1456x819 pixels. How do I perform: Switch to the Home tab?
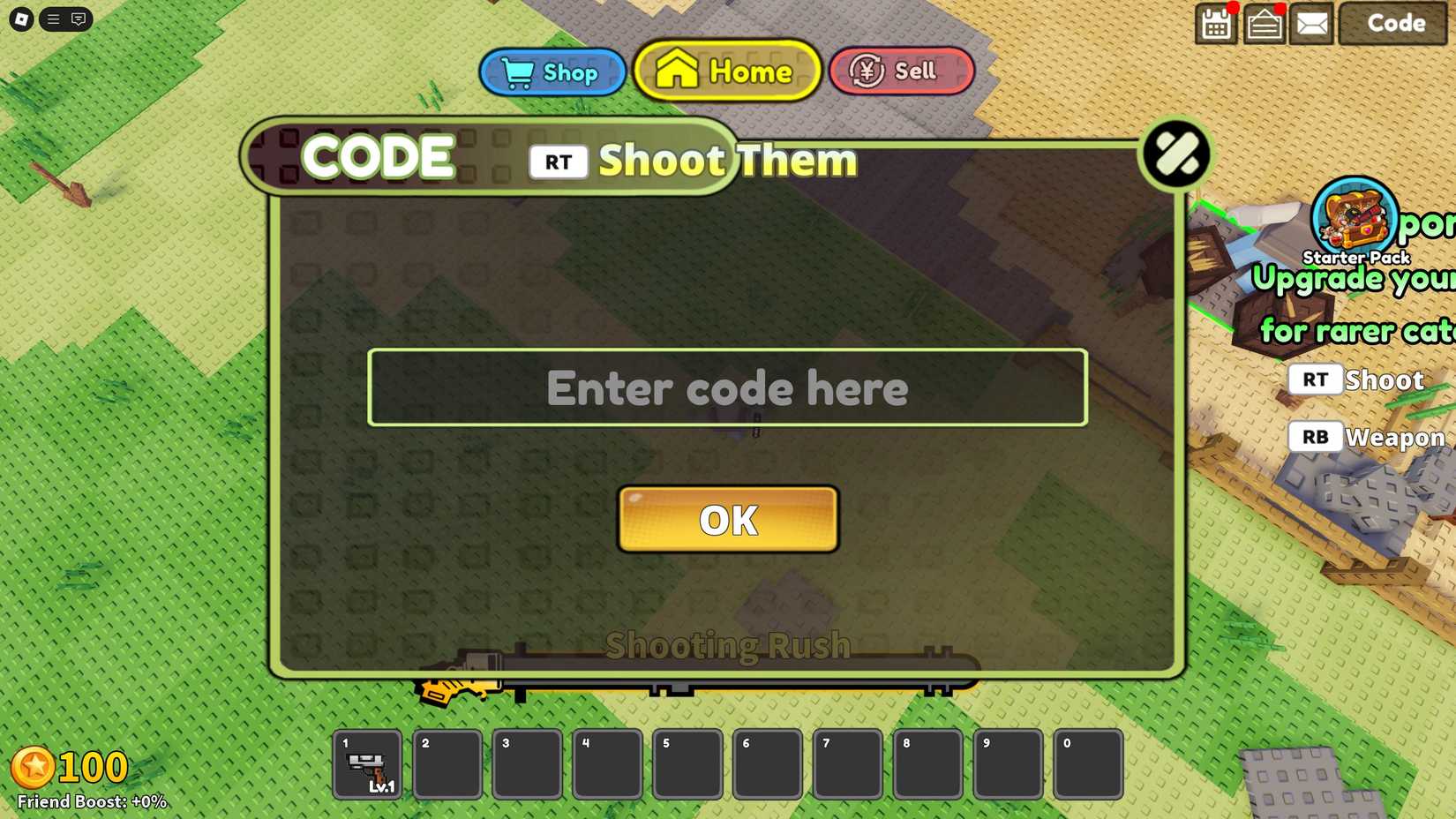726,71
